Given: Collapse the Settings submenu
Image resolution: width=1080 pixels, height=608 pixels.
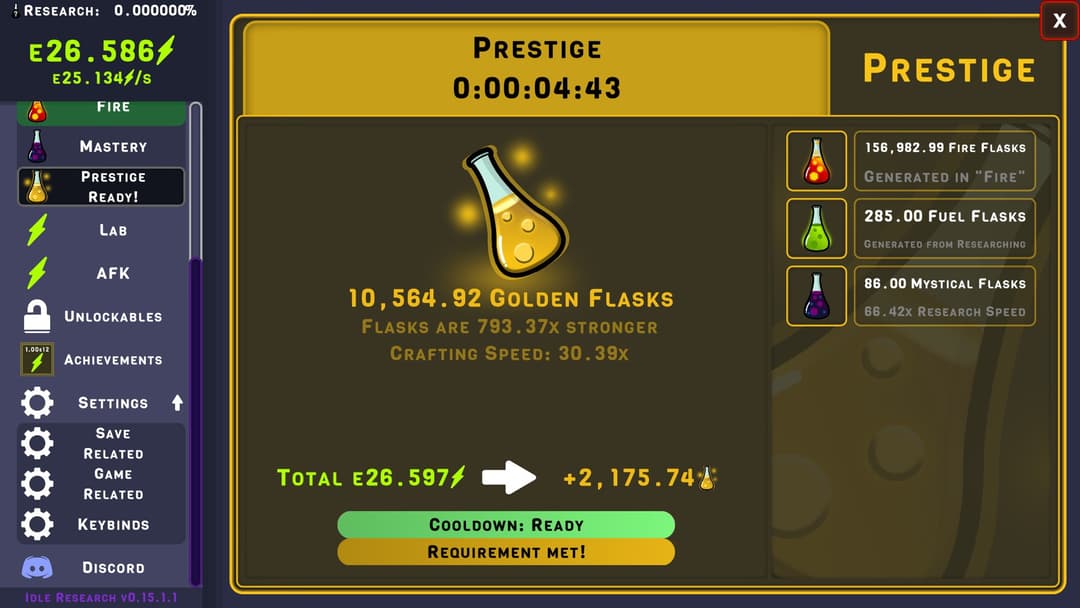Looking at the screenshot, I should click(x=177, y=403).
